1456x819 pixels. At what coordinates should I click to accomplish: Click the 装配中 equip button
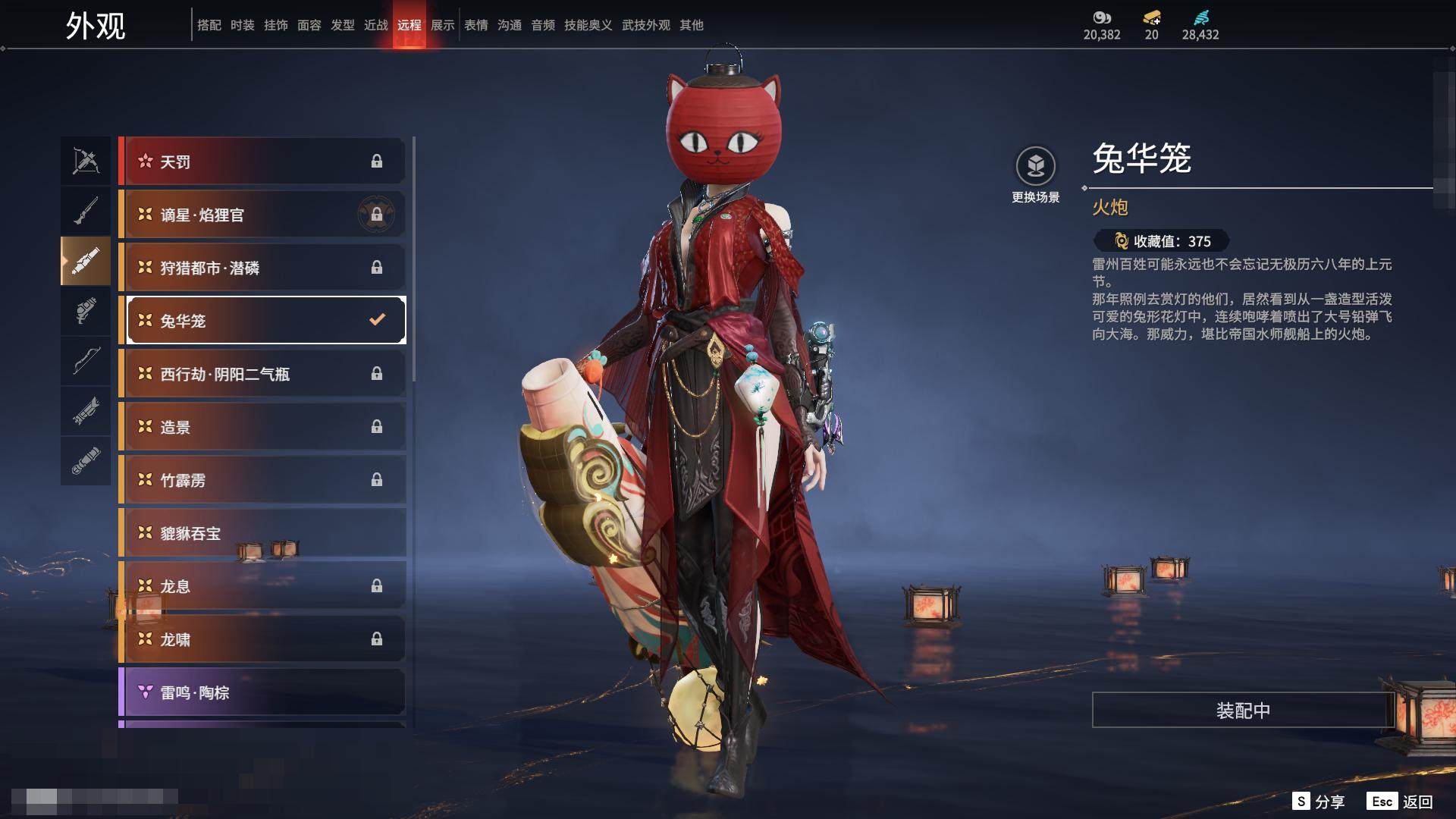[1243, 711]
